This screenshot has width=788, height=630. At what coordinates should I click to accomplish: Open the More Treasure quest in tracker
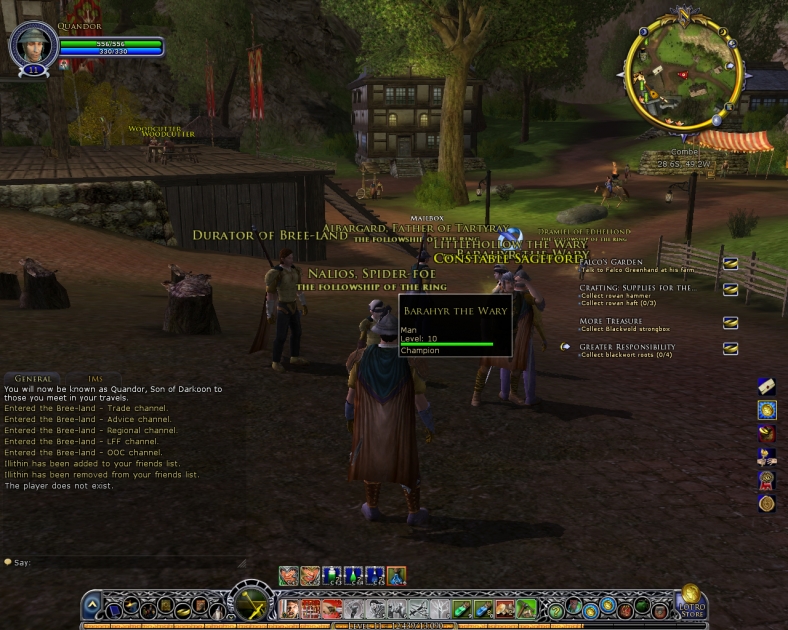click(612, 321)
